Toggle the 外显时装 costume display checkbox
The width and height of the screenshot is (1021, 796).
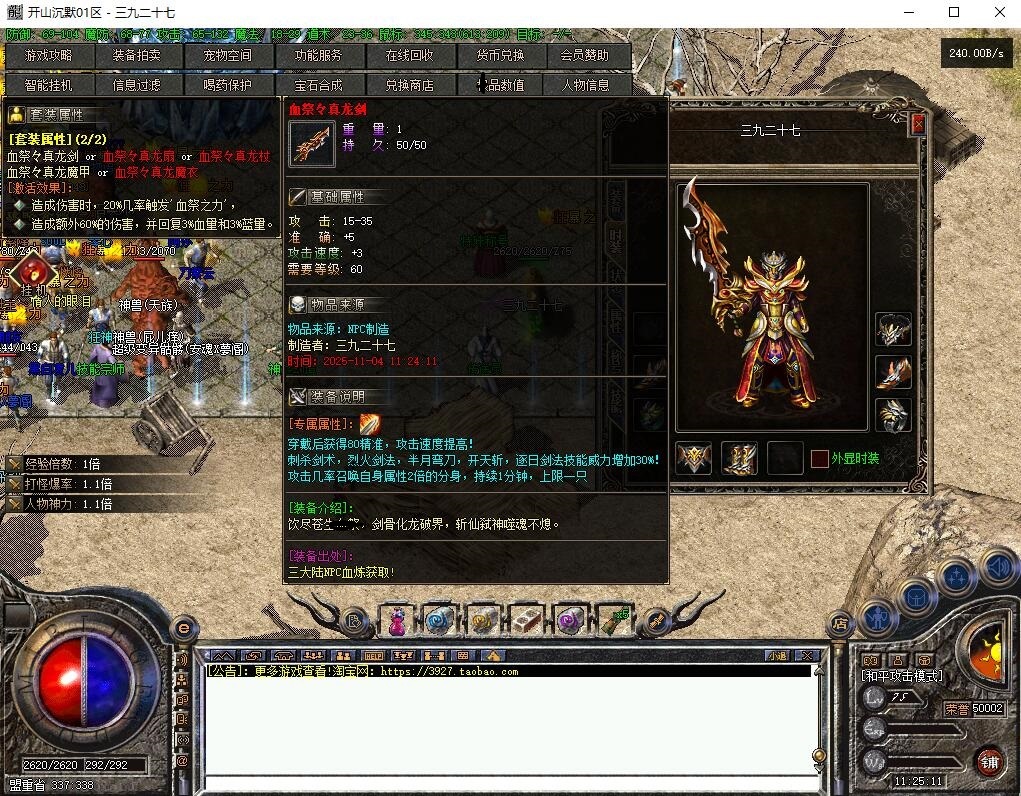pos(820,458)
